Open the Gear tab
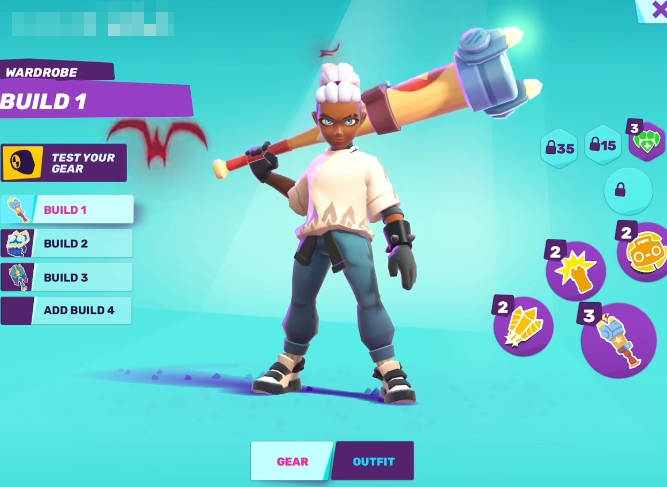 (x=292, y=461)
